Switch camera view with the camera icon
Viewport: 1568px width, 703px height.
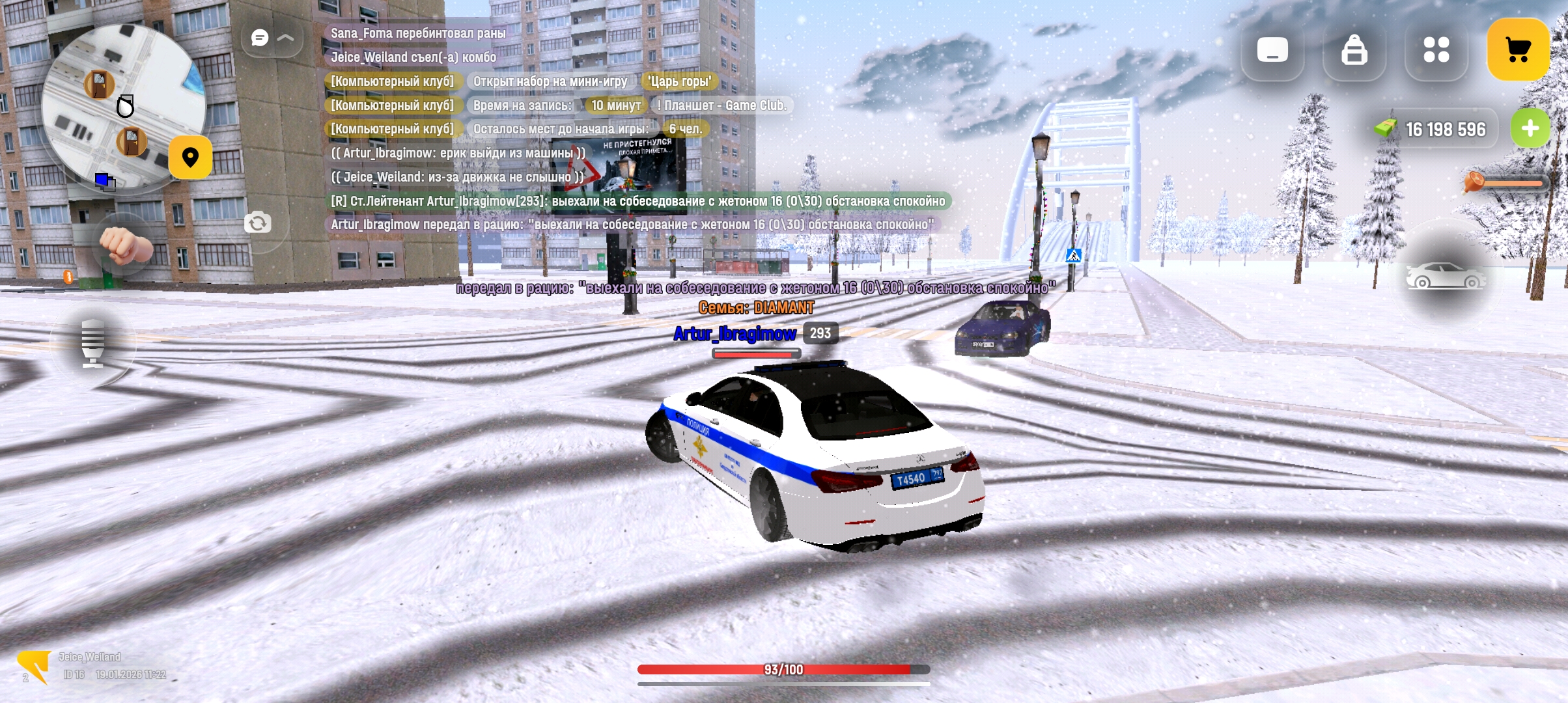258,223
